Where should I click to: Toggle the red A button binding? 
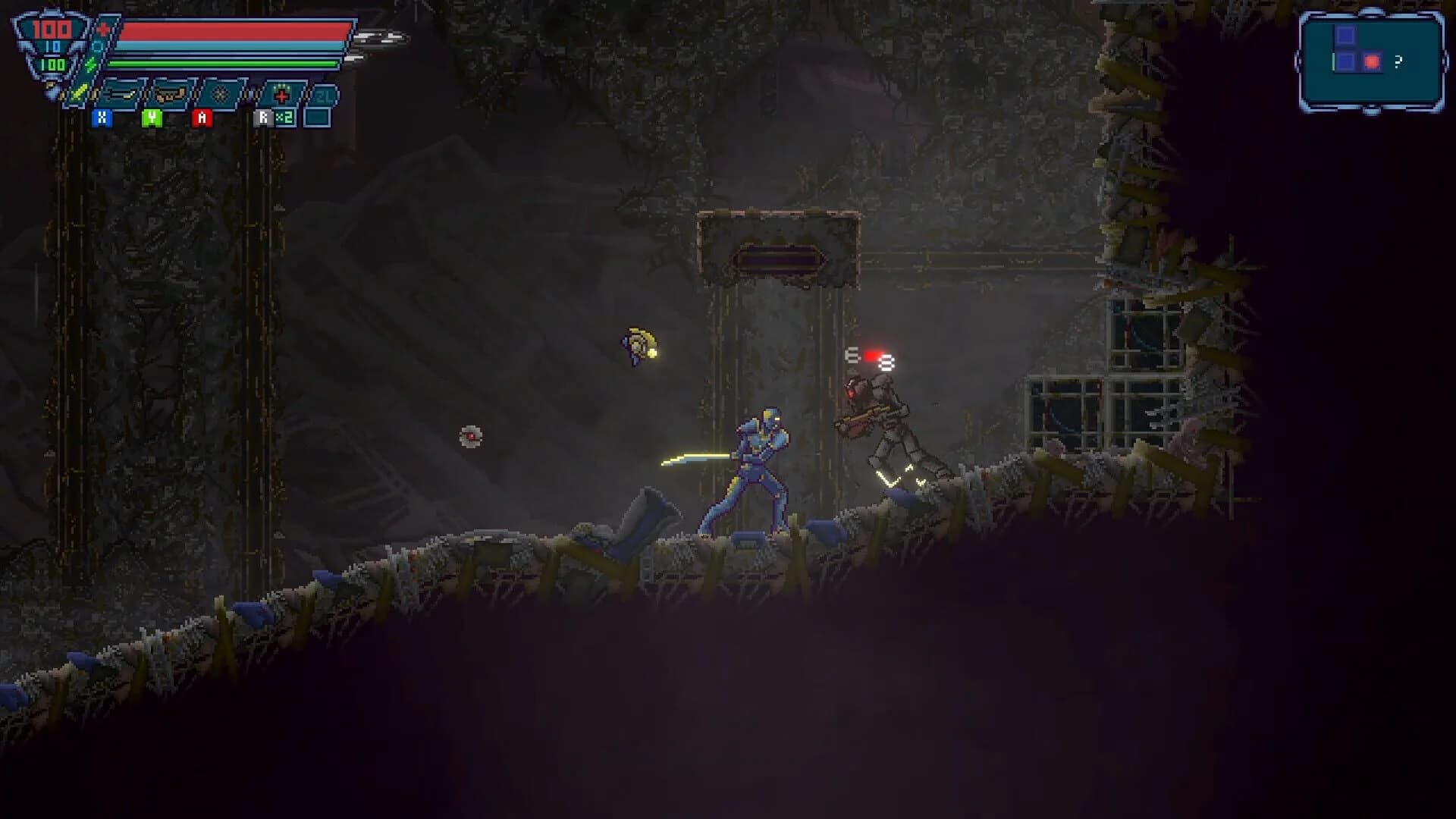202,118
